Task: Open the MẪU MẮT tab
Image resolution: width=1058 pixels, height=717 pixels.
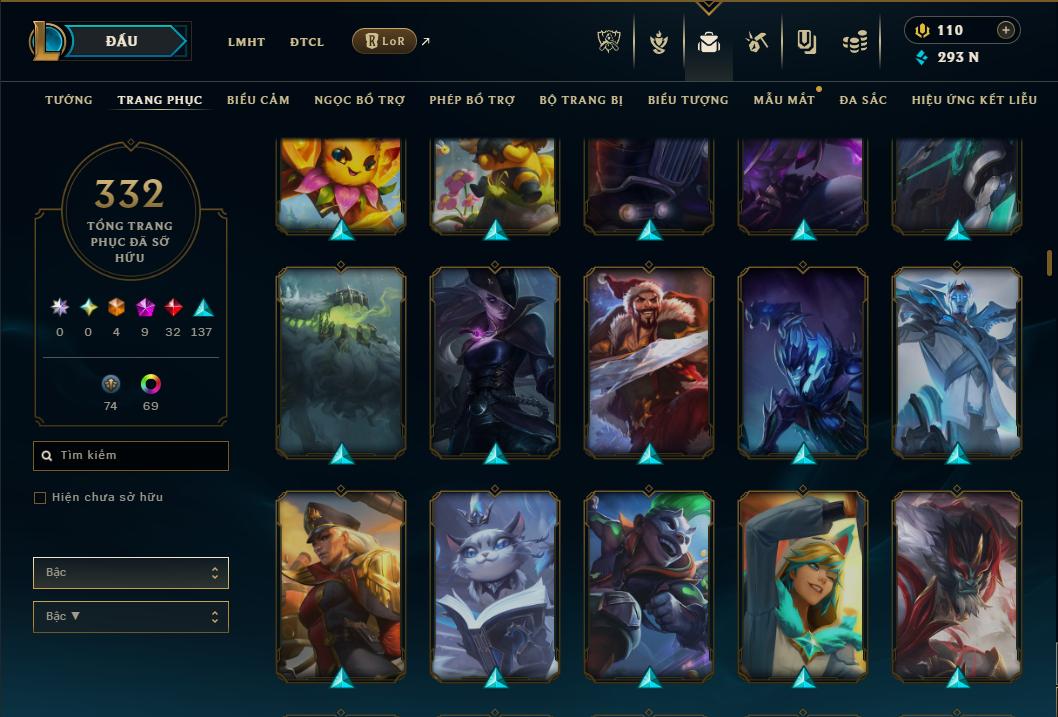Action: [784, 100]
